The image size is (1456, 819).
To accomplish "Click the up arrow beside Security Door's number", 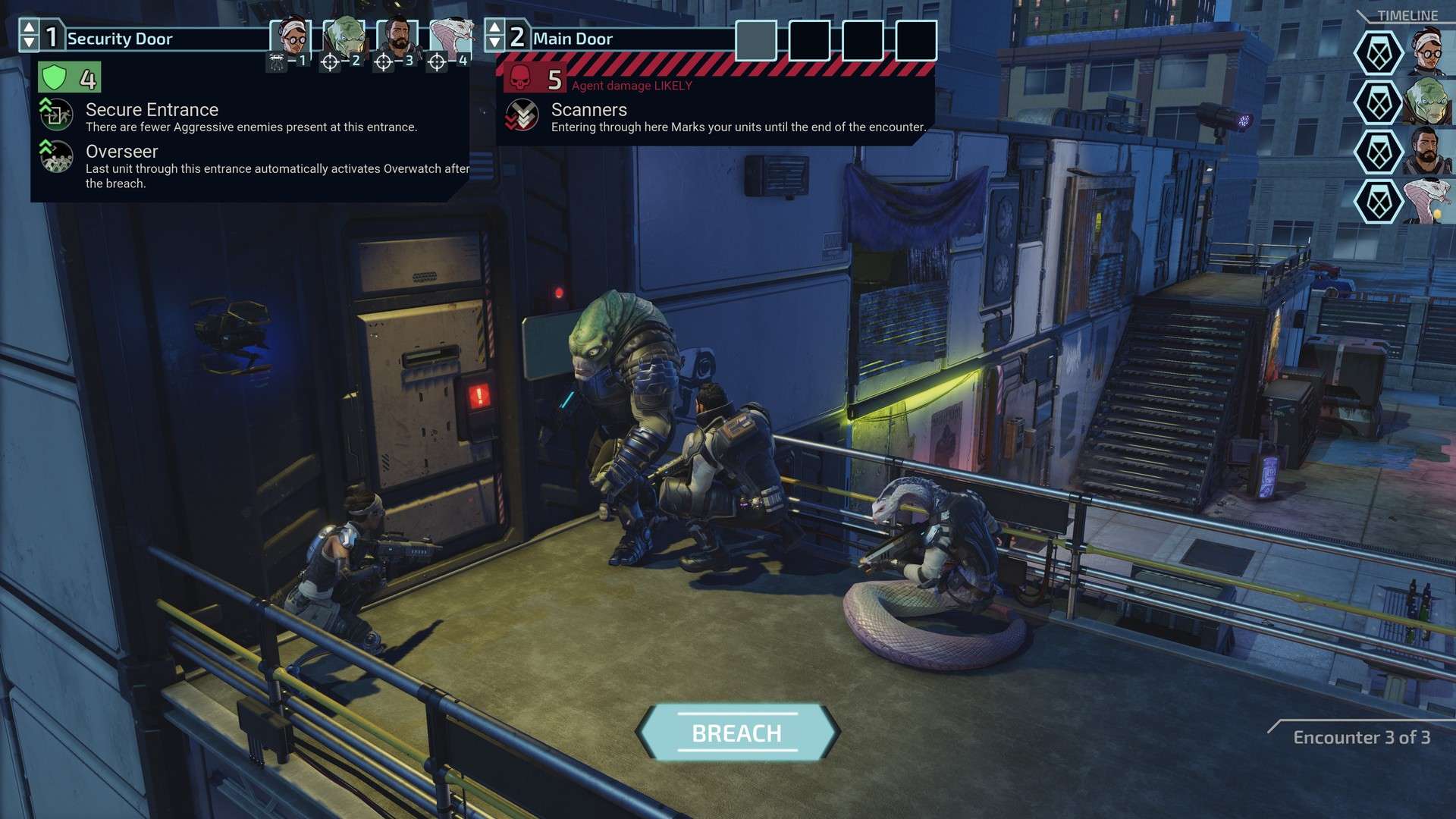I will [29, 28].
